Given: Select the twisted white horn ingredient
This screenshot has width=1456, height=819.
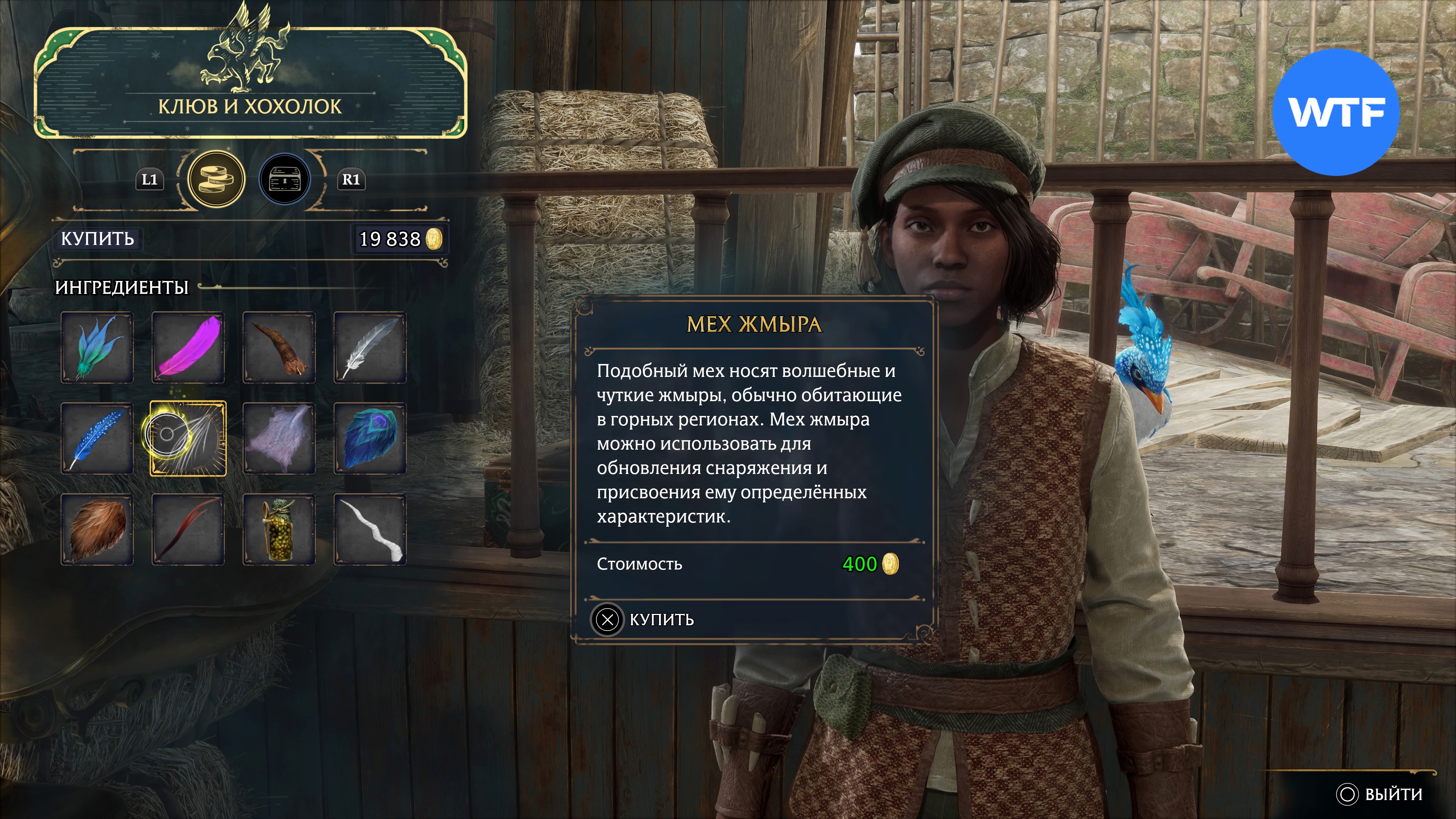Looking at the screenshot, I should [x=370, y=530].
